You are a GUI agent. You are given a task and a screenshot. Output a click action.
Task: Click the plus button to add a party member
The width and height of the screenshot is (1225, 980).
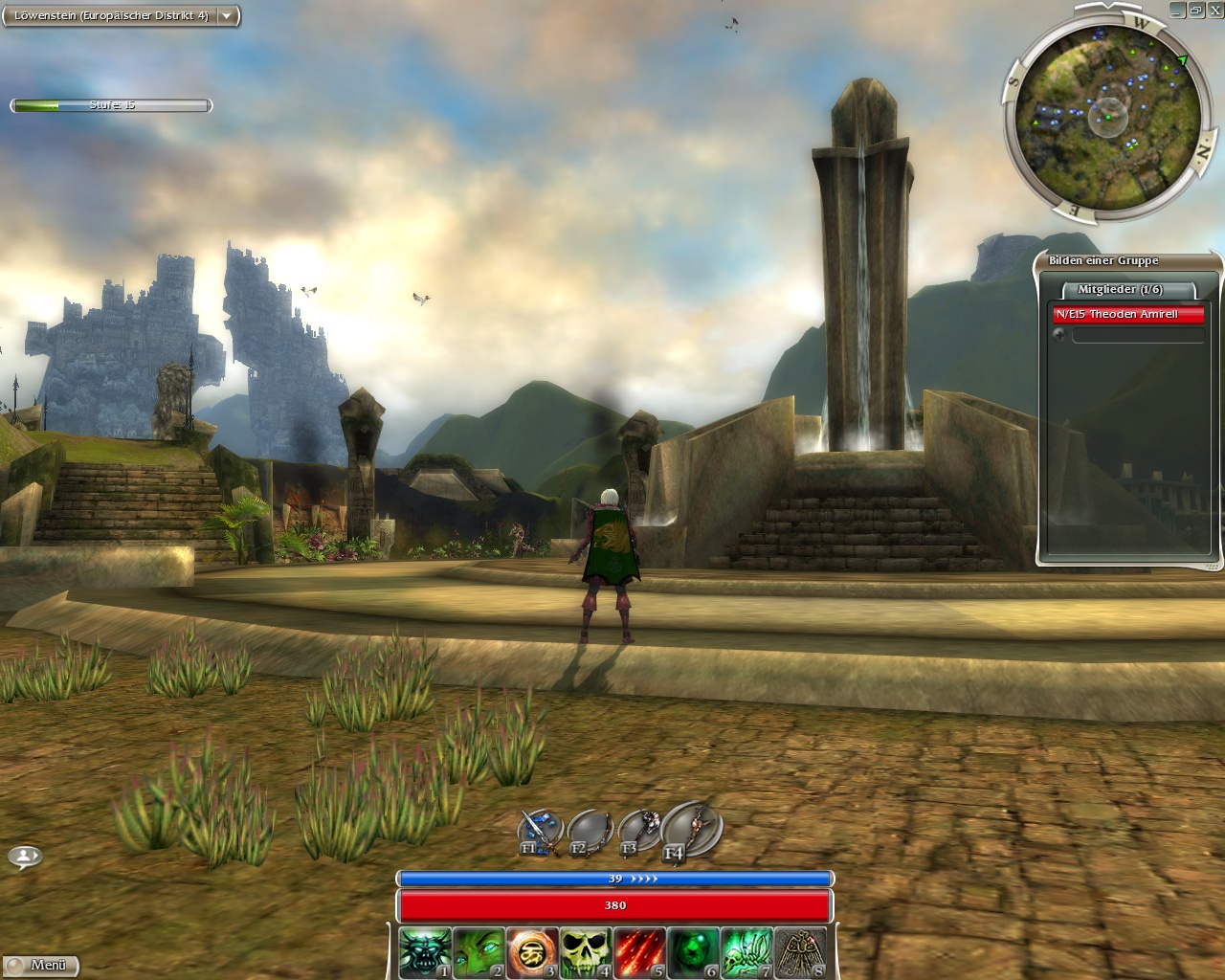[1059, 335]
